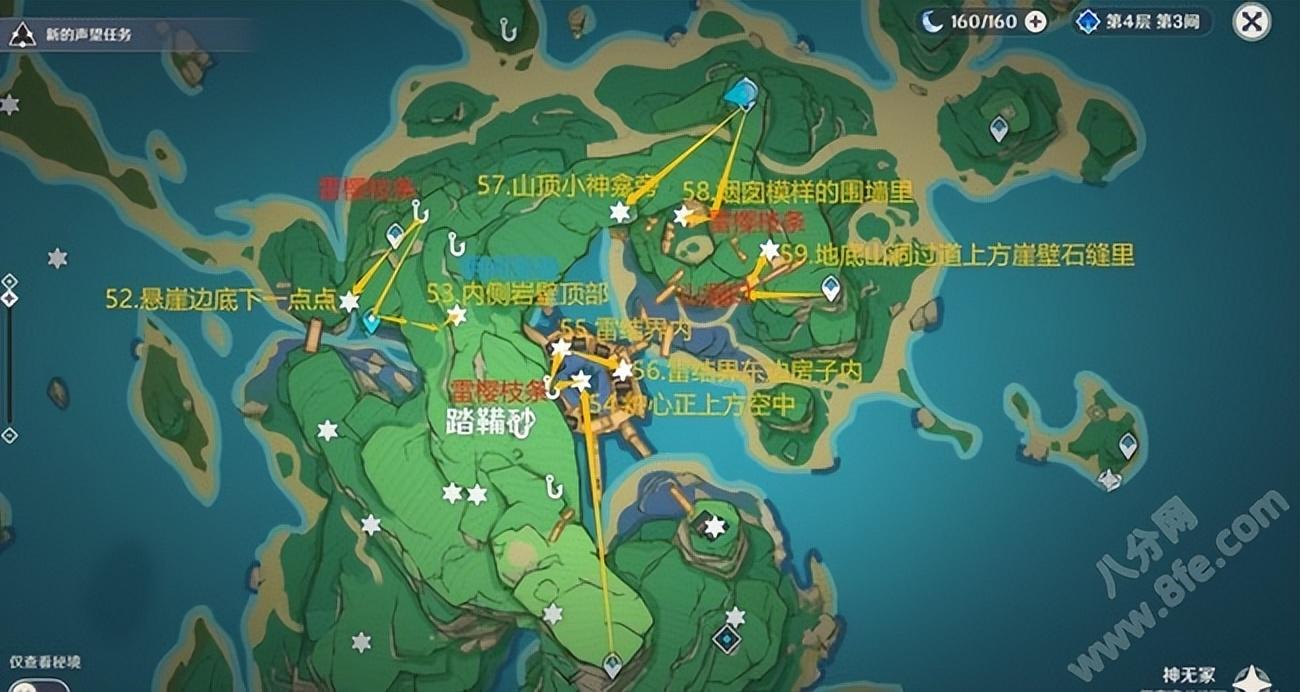1300x692 pixels.
Task: Select the waypoint right of label 59
Action: [830, 289]
